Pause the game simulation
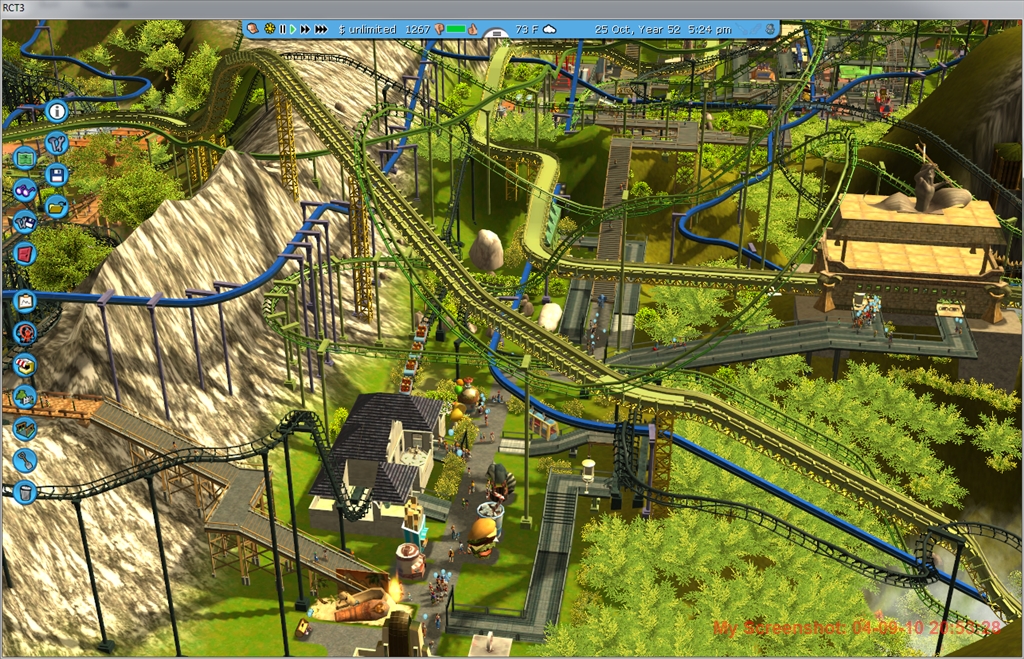 (x=282, y=29)
